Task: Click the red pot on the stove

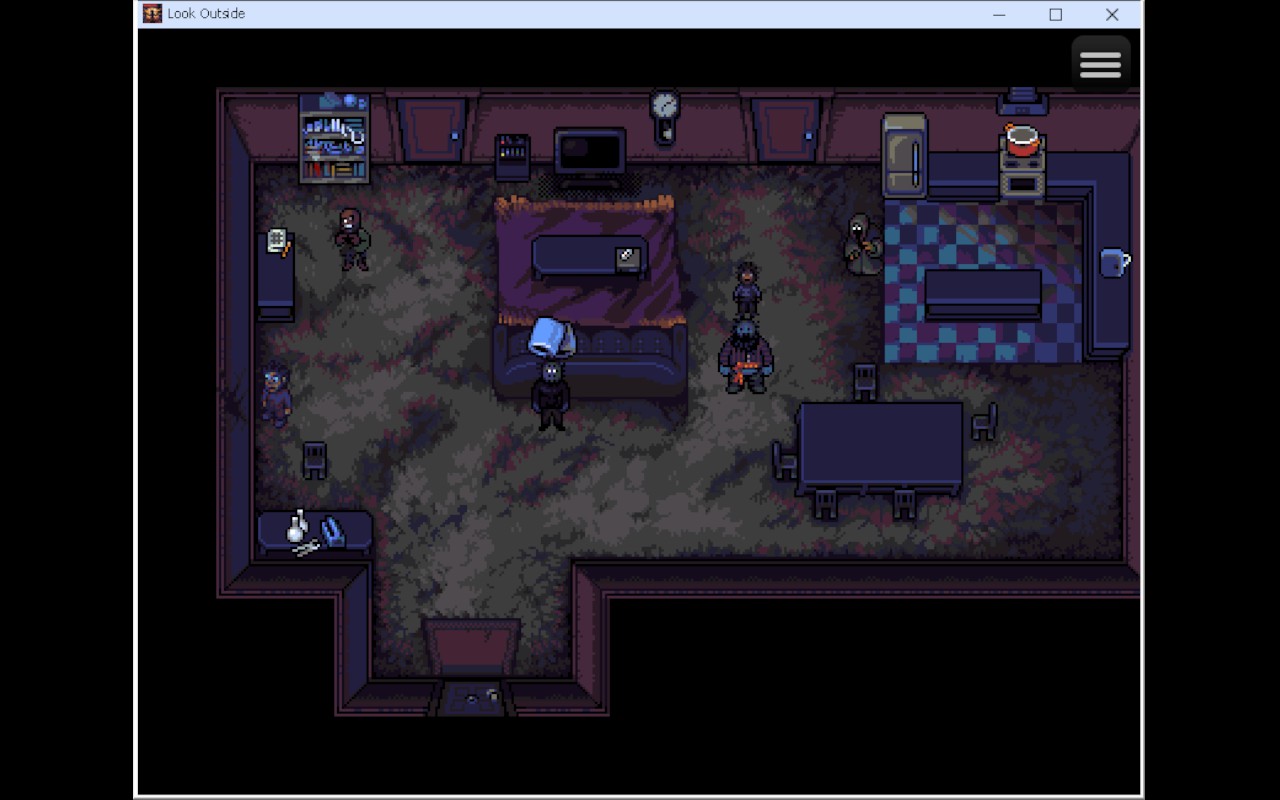Action: click(1022, 143)
